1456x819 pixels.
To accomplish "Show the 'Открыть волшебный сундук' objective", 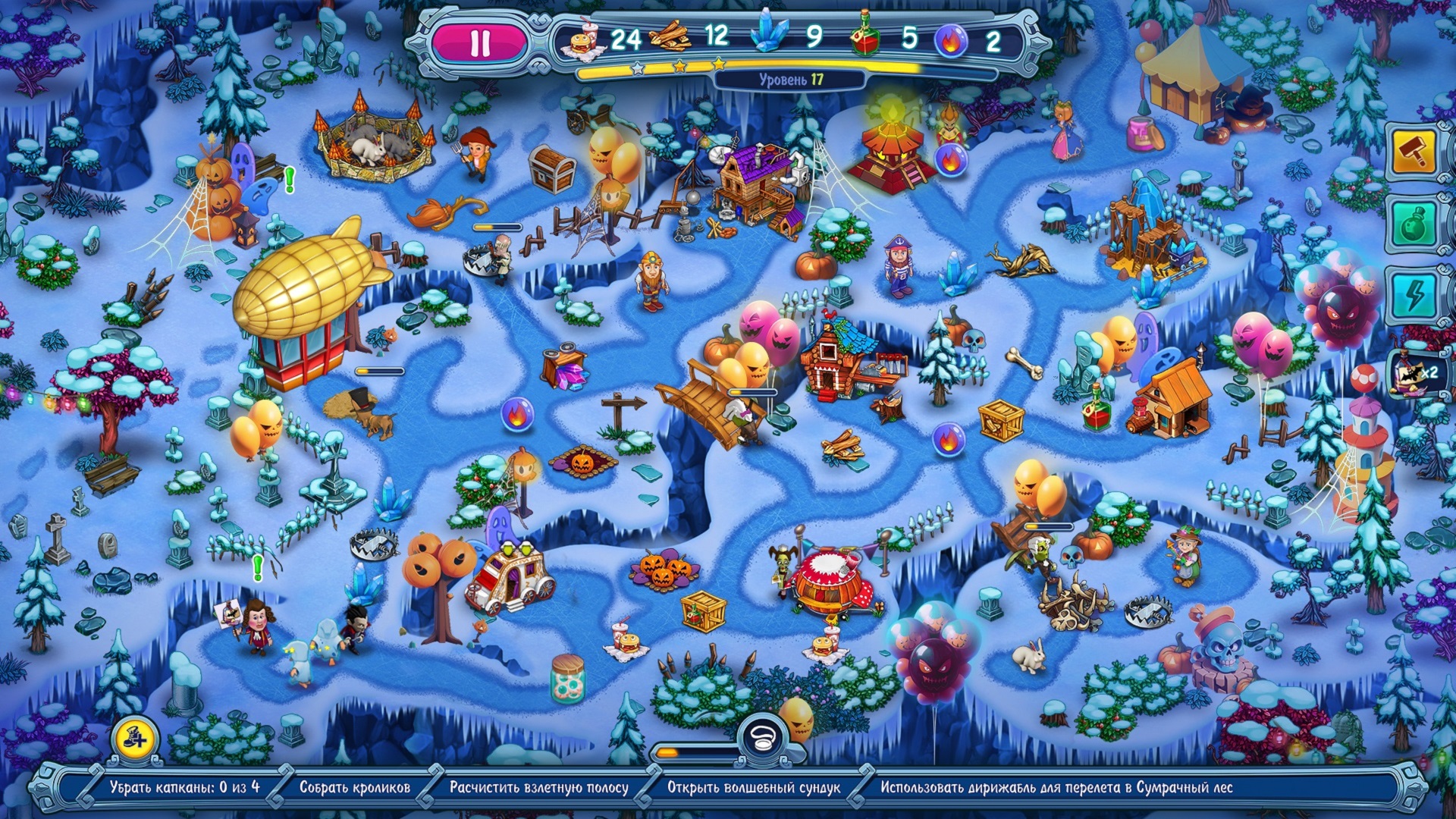I will click(x=753, y=787).
